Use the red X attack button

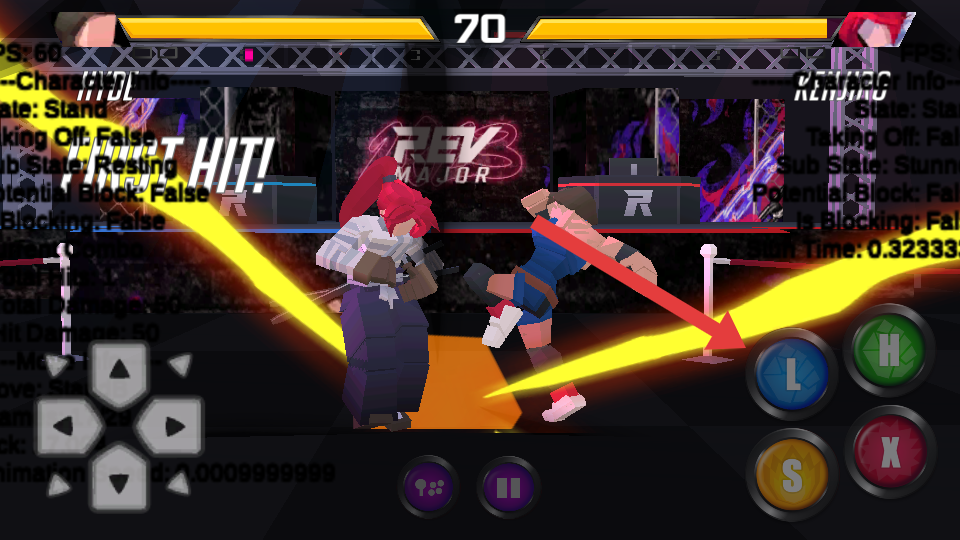pyautogui.click(x=889, y=452)
